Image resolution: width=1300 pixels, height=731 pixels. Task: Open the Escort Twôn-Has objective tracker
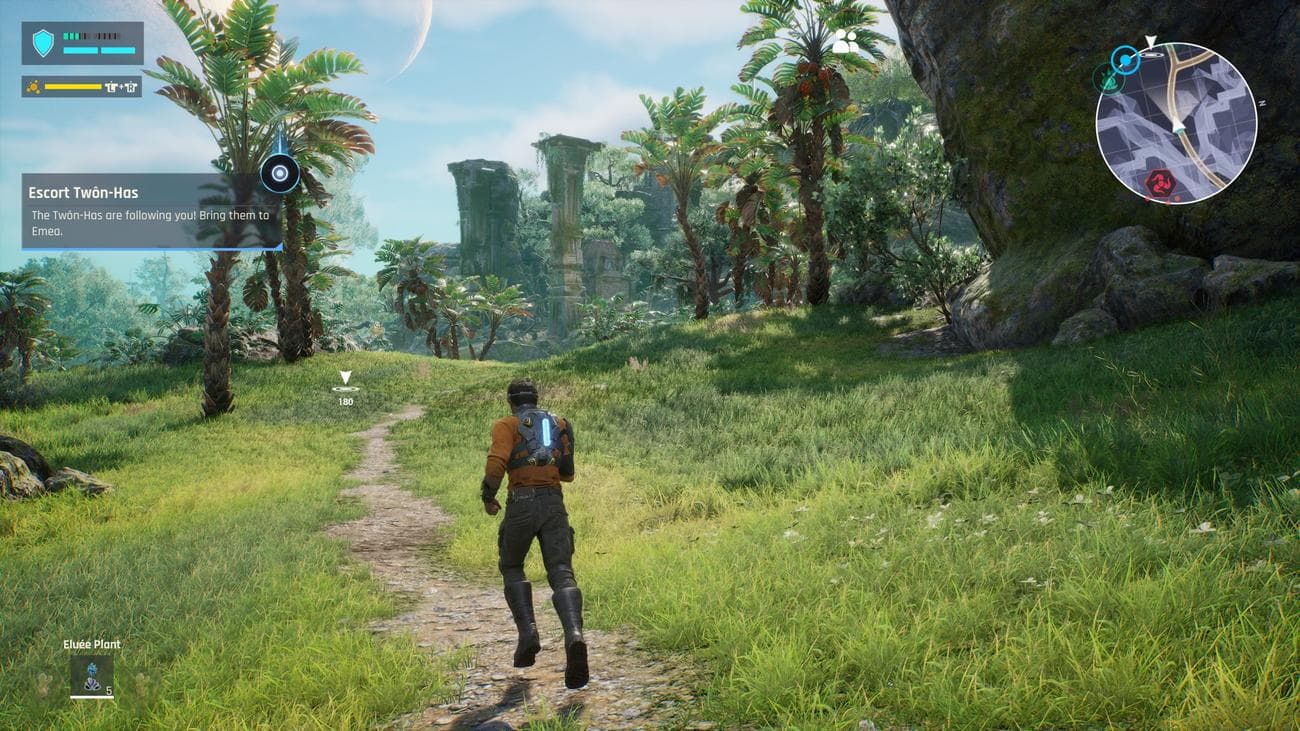(x=151, y=211)
